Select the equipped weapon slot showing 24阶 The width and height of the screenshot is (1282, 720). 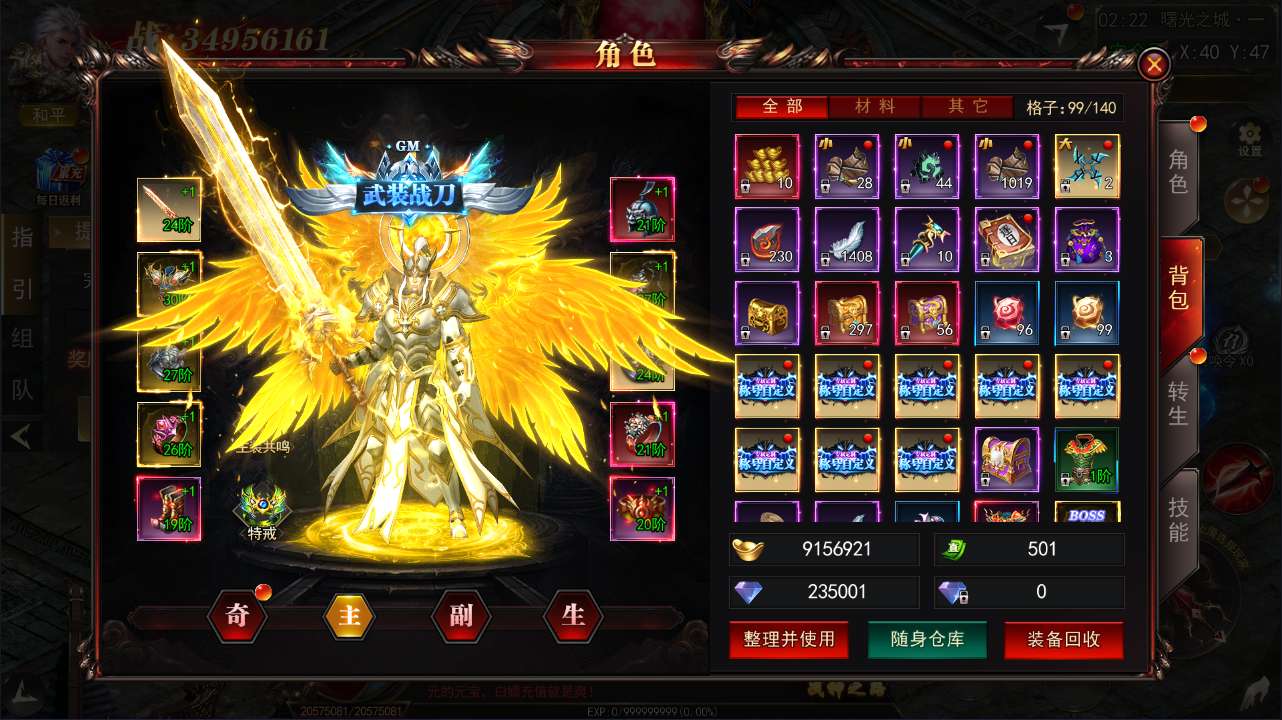click(170, 210)
